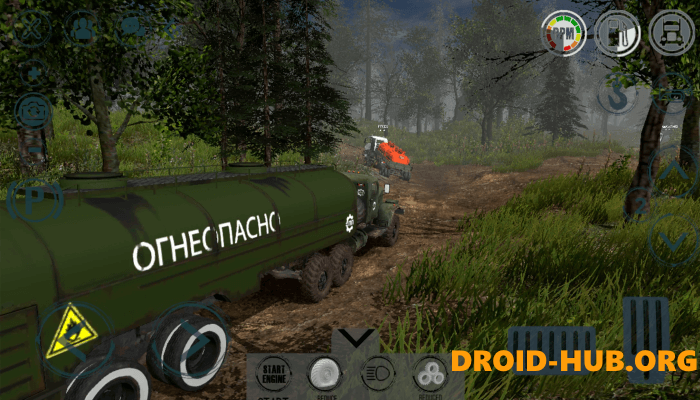700x400 pixels.
Task: Tap the wrench settings icon
Action: [x=32, y=27]
